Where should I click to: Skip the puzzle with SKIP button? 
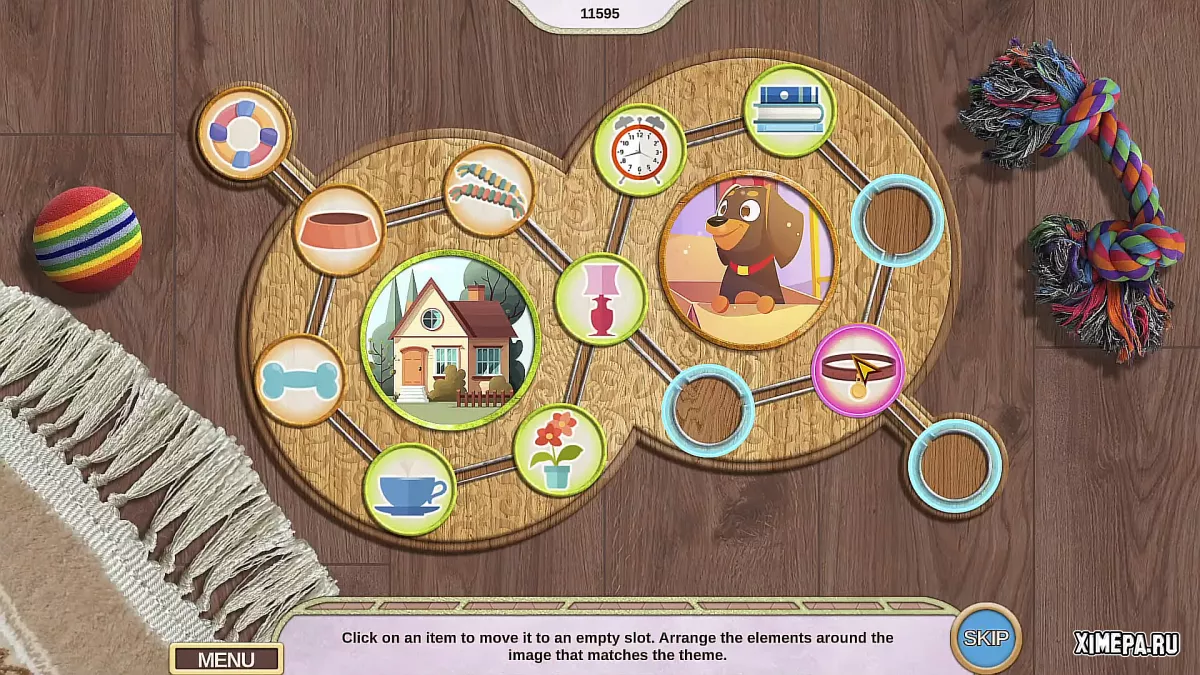[x=986, y=637]
